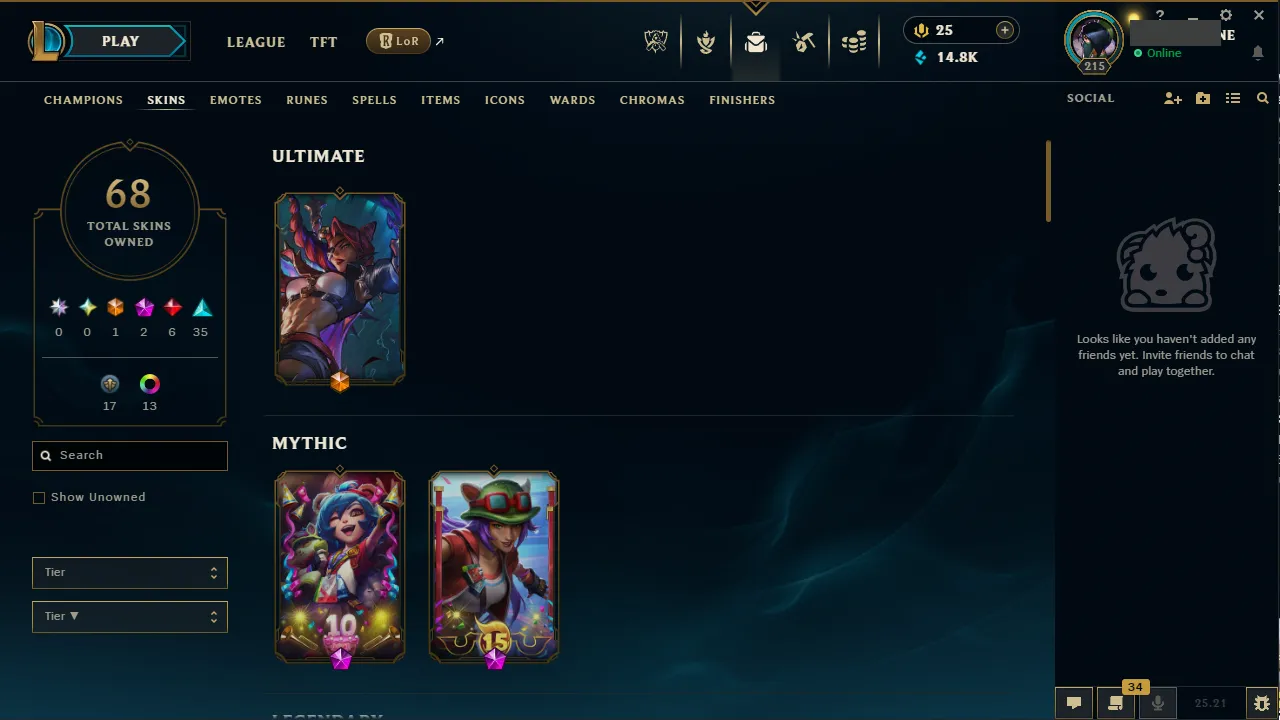Open friend search with the magnifier icon
This screenshot has width=1280, height=720.
pyautogui.click(x=1262, y=98)
